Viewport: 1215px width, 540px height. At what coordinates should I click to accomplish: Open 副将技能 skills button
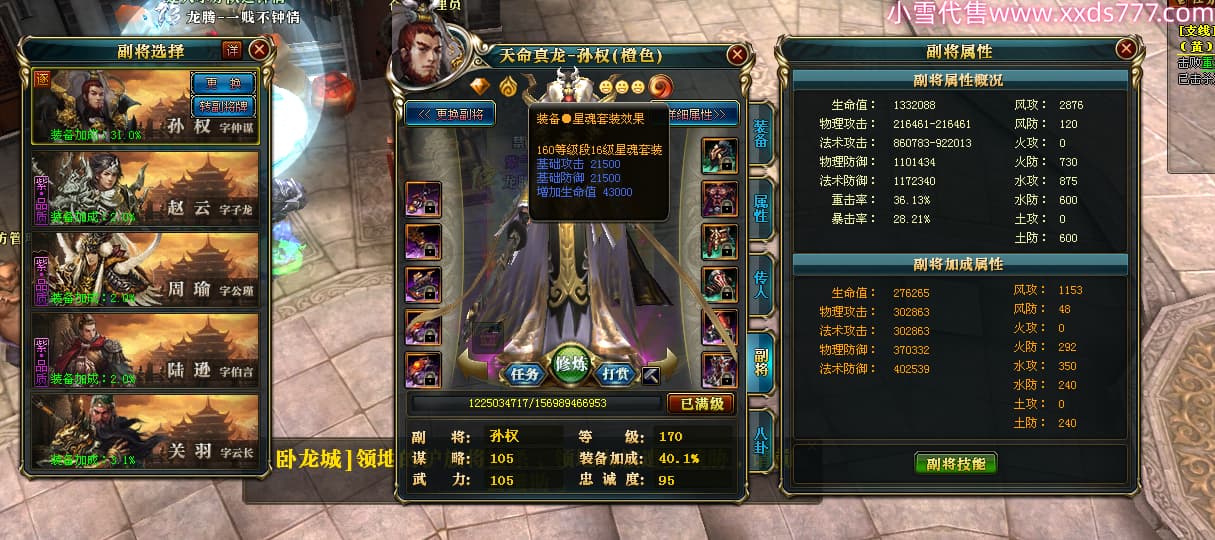956,463
